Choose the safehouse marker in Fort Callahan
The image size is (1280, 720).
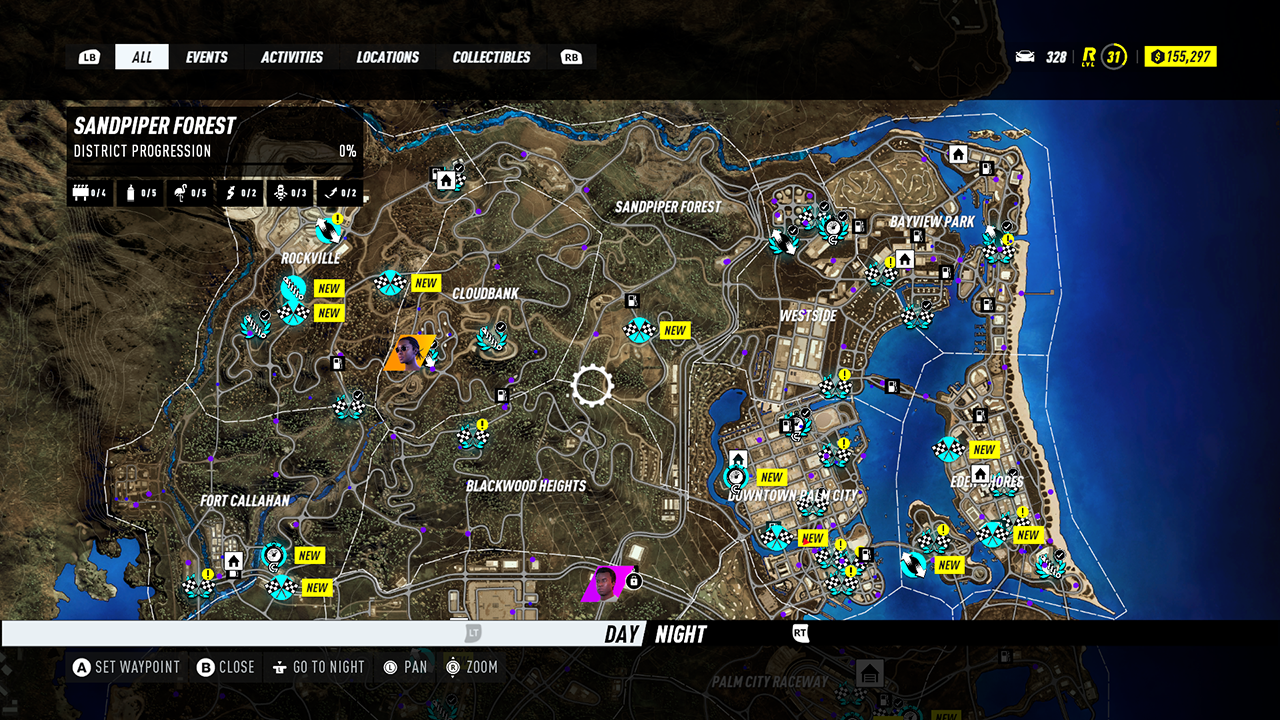(234, 562)
